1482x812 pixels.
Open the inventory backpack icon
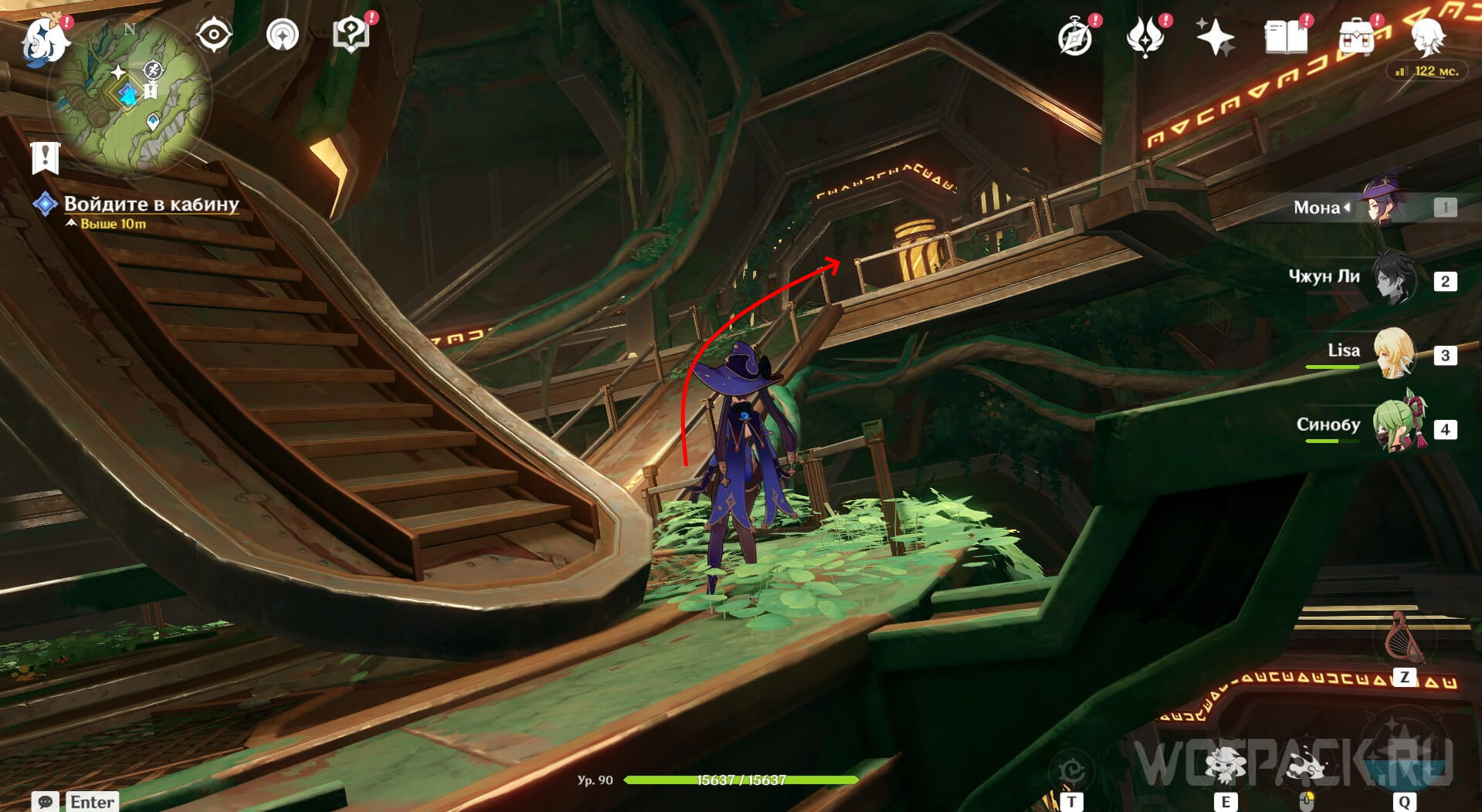click(1357, 37)
